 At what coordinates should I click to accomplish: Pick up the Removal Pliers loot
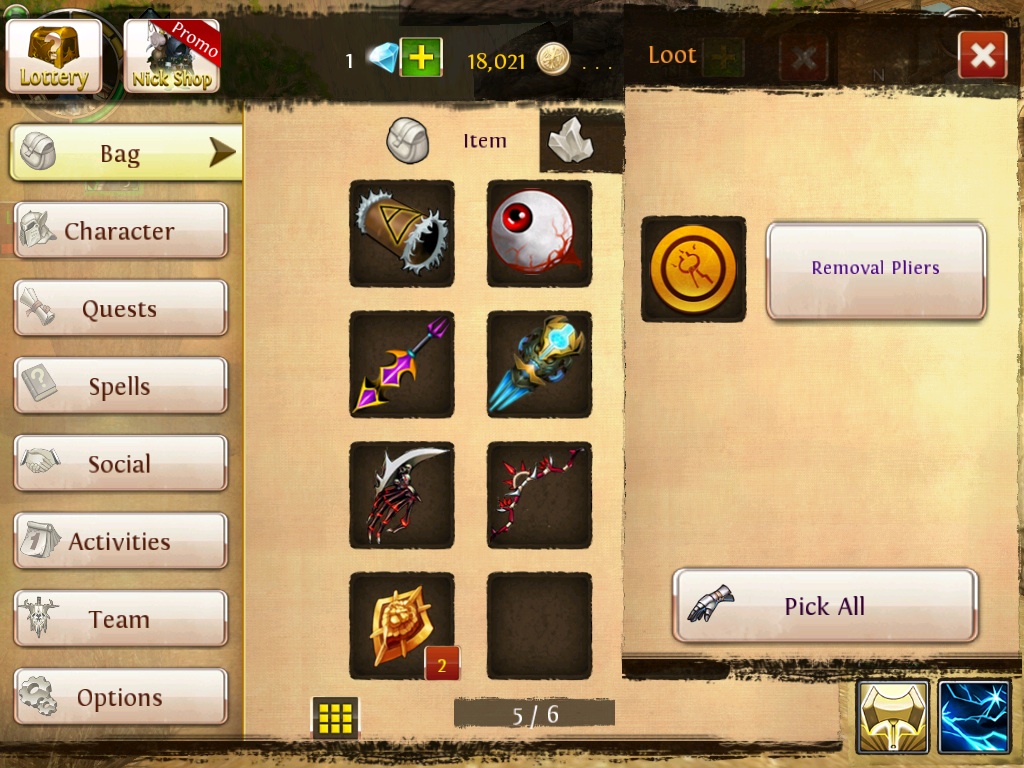click(875, 268)
